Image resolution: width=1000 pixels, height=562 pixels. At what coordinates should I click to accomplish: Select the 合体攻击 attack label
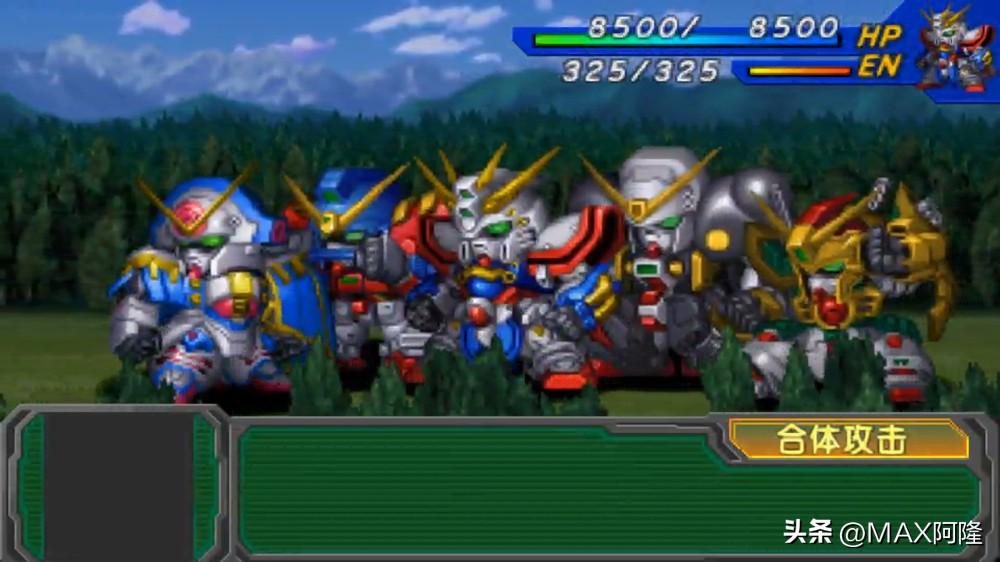[848, 439]
